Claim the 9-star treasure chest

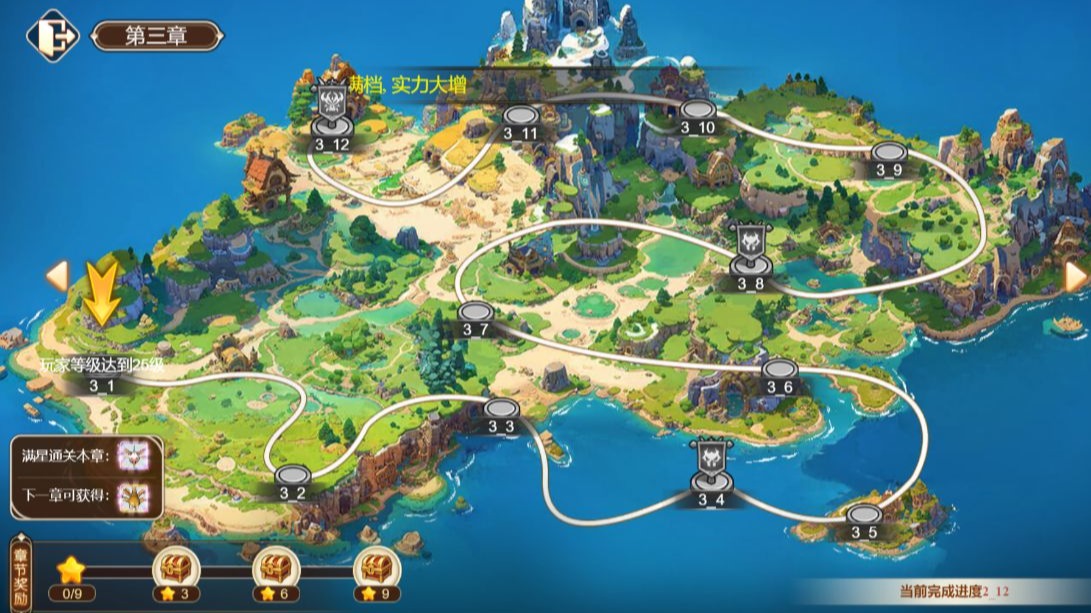pos(375,569)
